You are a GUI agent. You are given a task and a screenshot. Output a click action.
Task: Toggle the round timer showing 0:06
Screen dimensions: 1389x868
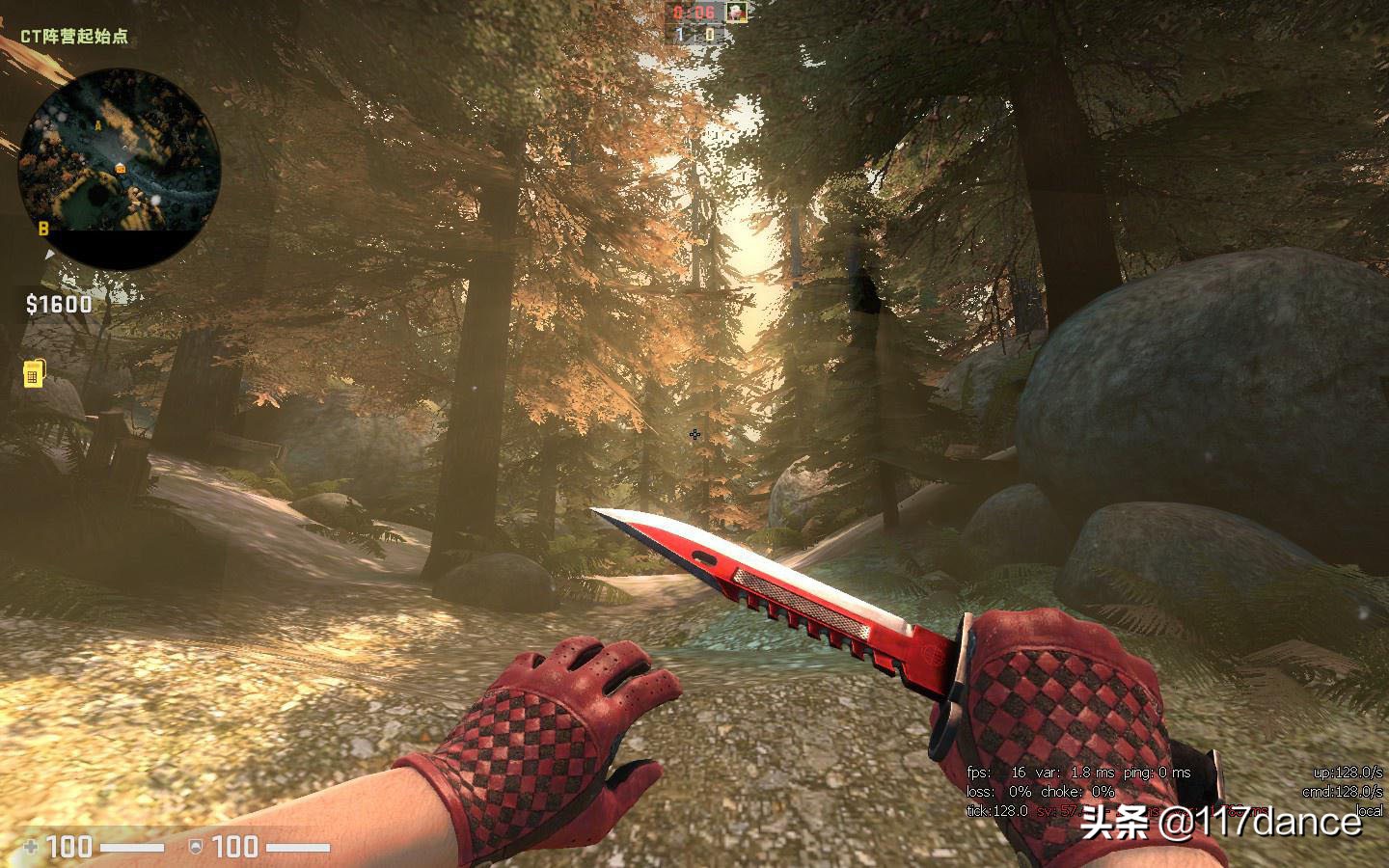(x=691, y=12)
